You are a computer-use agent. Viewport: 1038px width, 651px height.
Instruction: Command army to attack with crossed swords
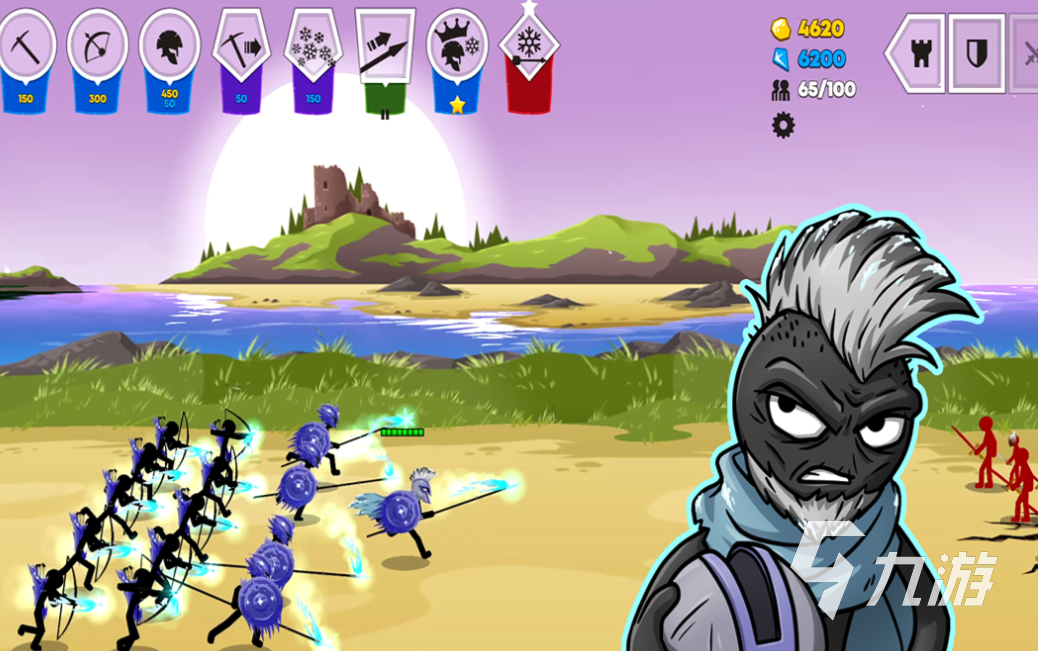click(1027, 54)
